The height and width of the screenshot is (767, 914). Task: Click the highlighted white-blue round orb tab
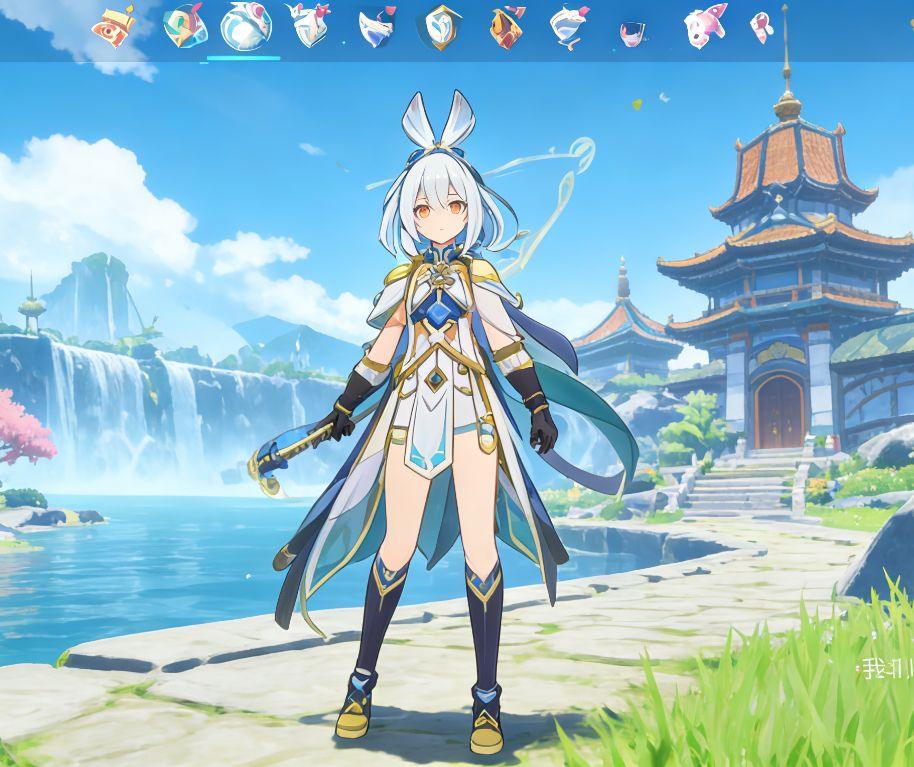pos(245,26)
